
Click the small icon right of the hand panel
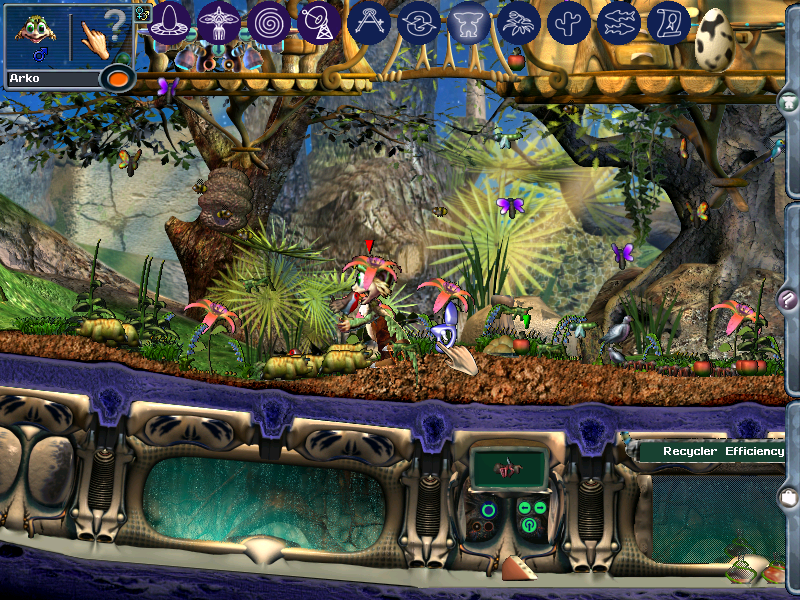(142, 14)
